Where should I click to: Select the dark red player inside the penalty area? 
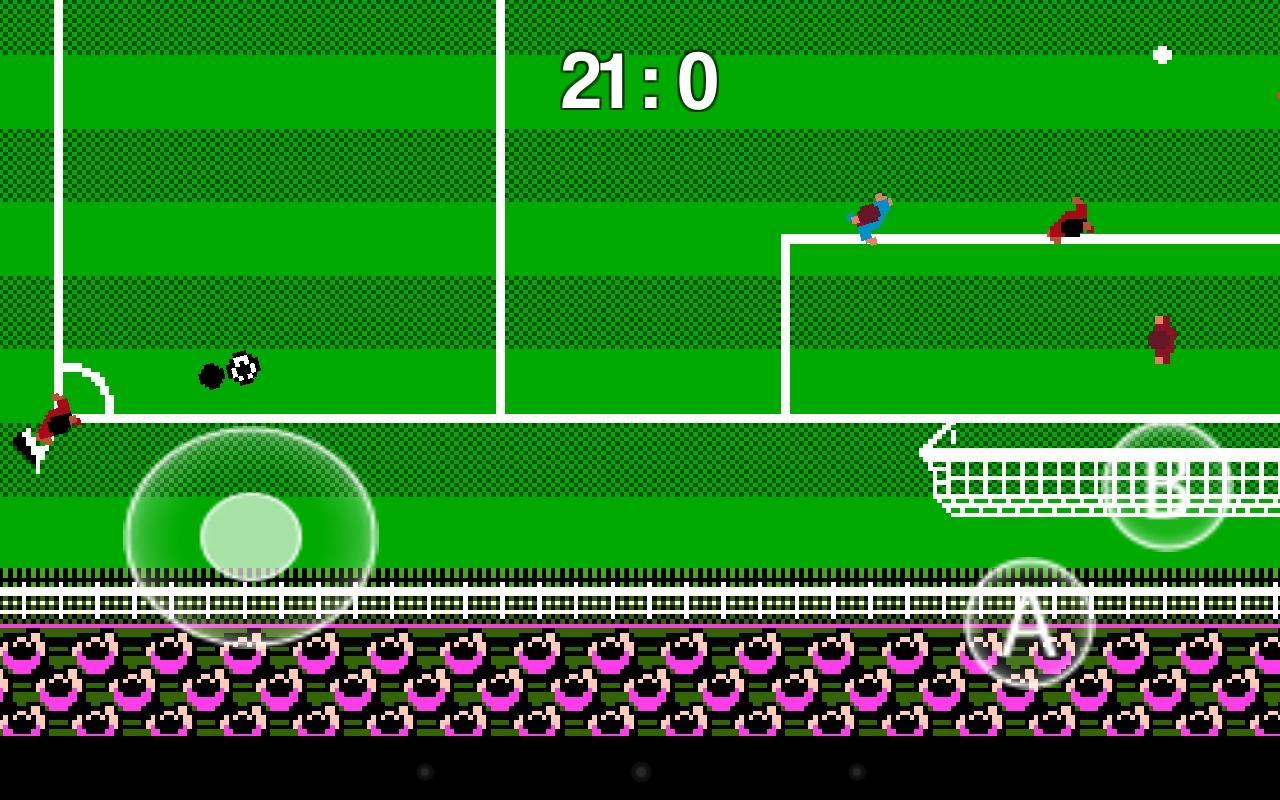coord(1162,340)
